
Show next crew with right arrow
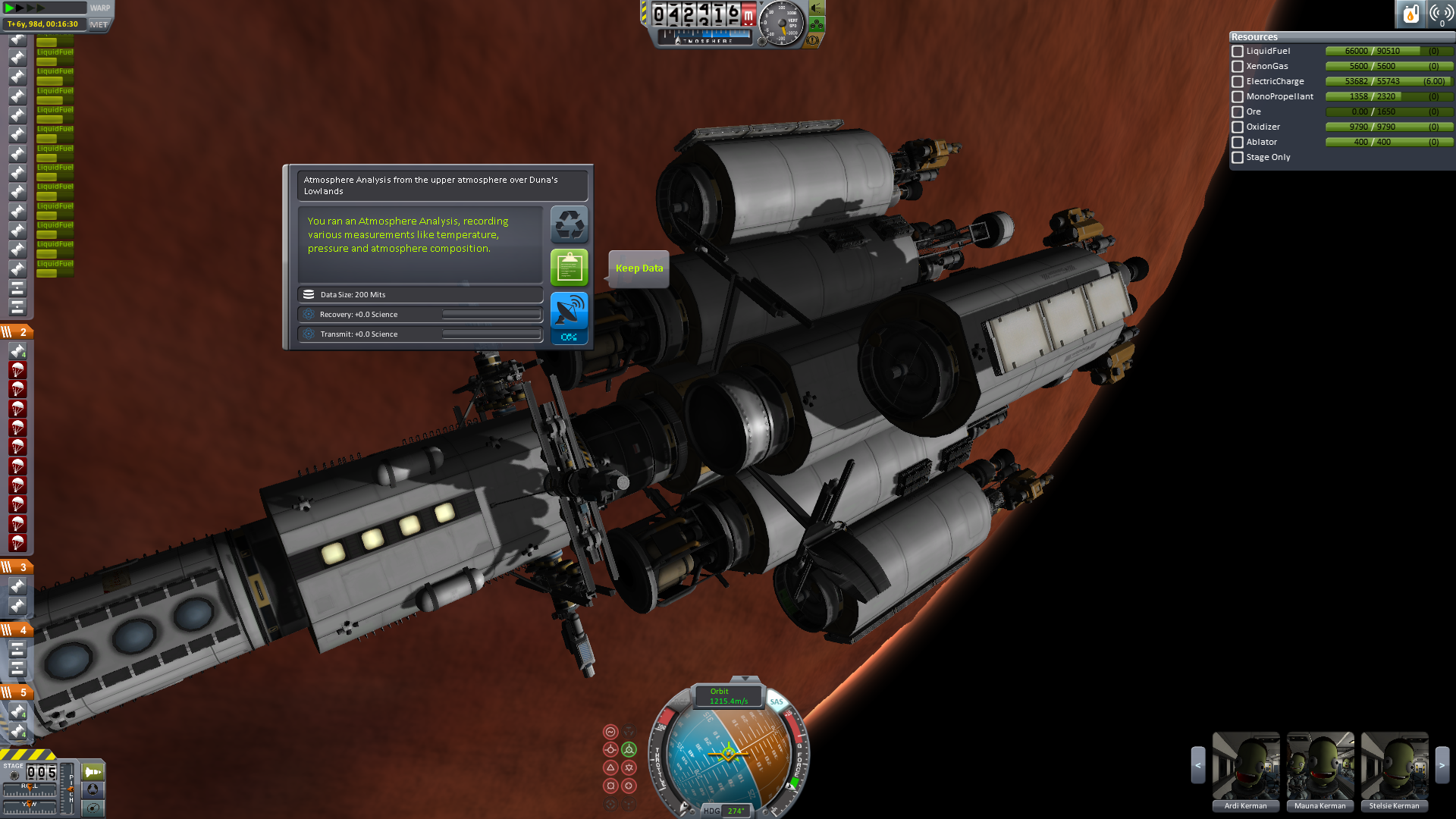tap(1442, 766)
